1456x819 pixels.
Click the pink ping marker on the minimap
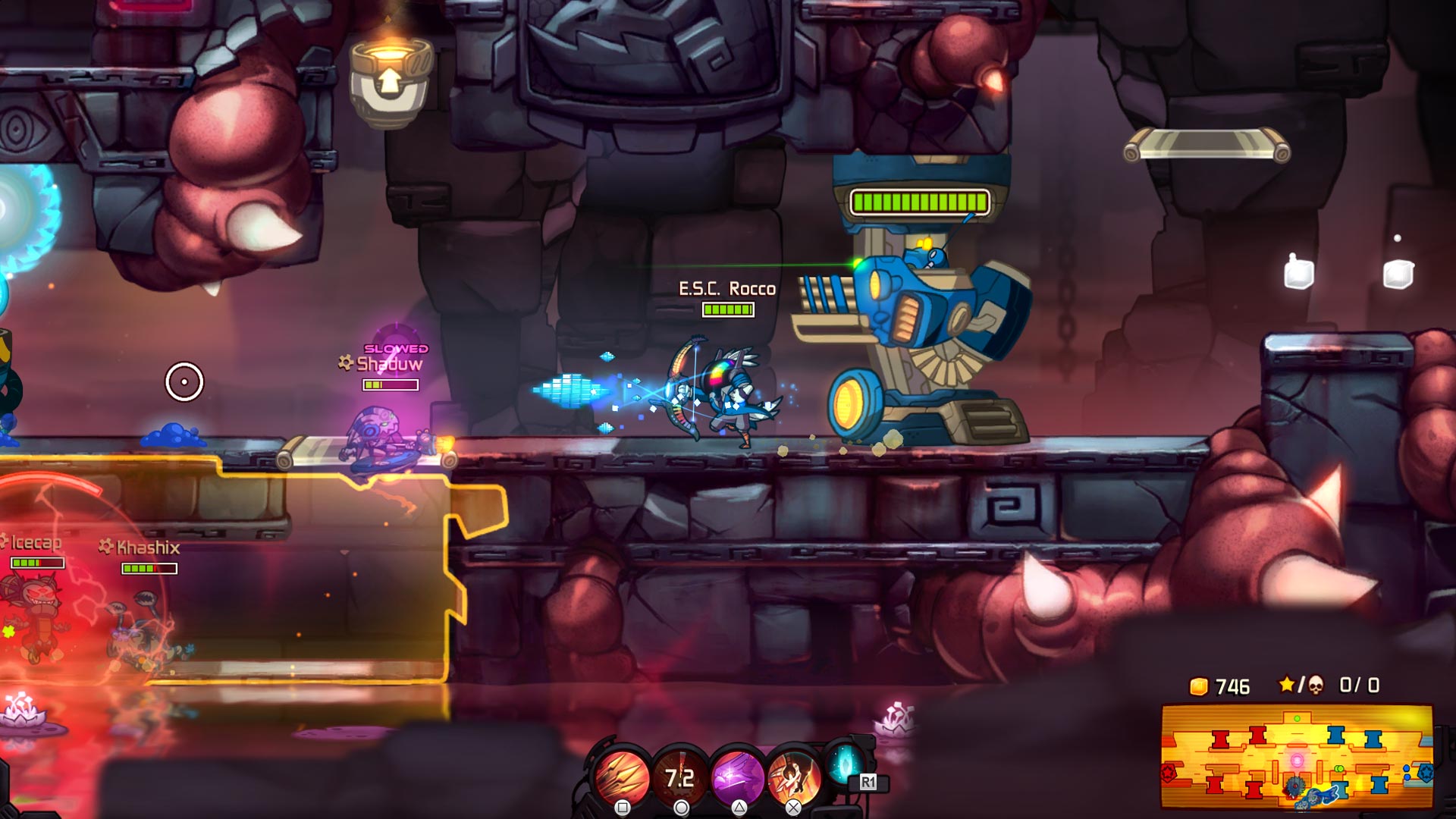click(x=1296, y=760)
